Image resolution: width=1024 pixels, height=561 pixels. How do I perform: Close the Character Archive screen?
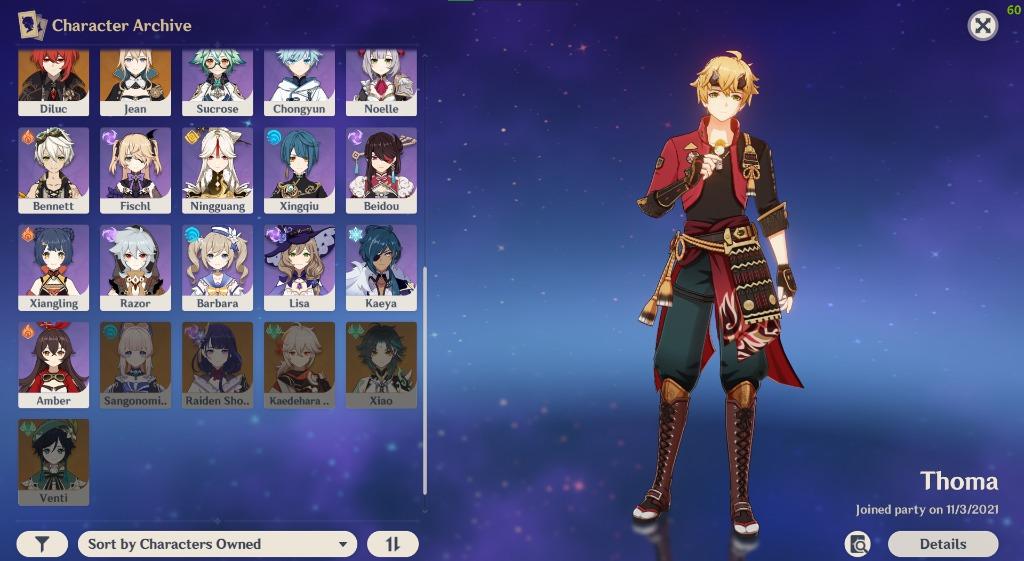point(983,26)
